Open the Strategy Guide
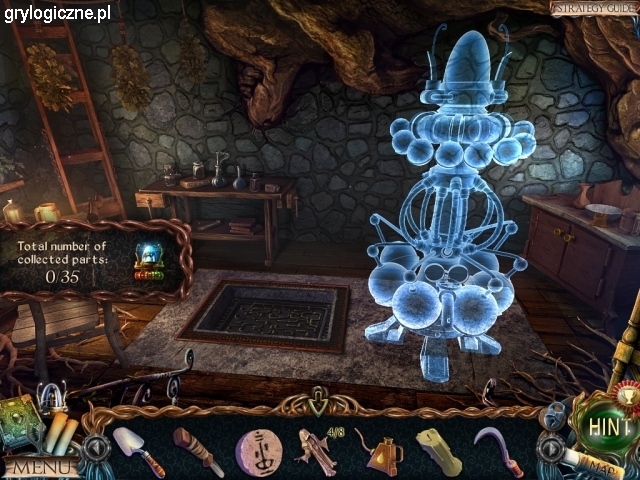Viewport: 640px width, 480px height. [x=592, y=9]
